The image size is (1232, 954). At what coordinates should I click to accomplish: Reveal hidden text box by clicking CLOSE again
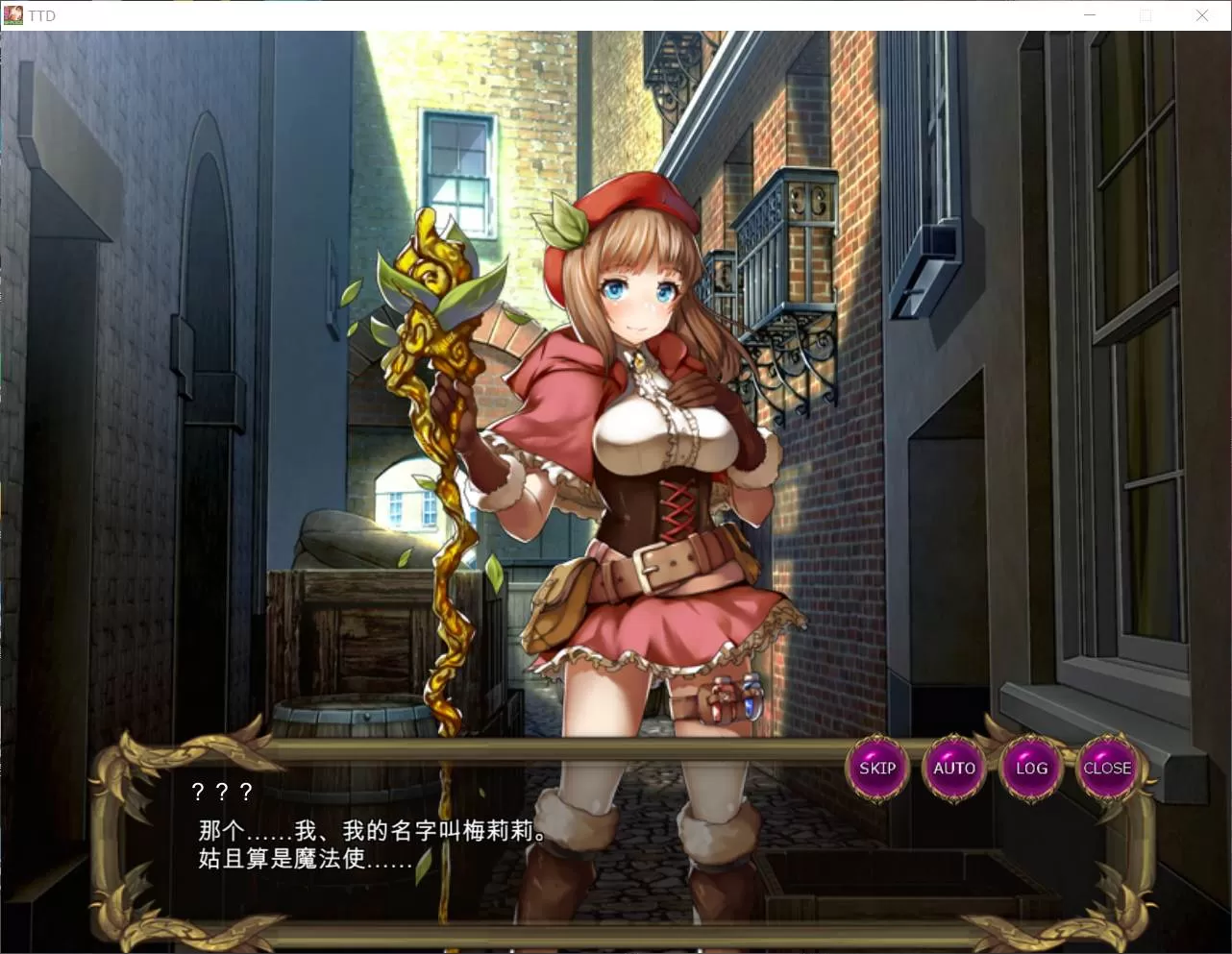pos(1107,768)
